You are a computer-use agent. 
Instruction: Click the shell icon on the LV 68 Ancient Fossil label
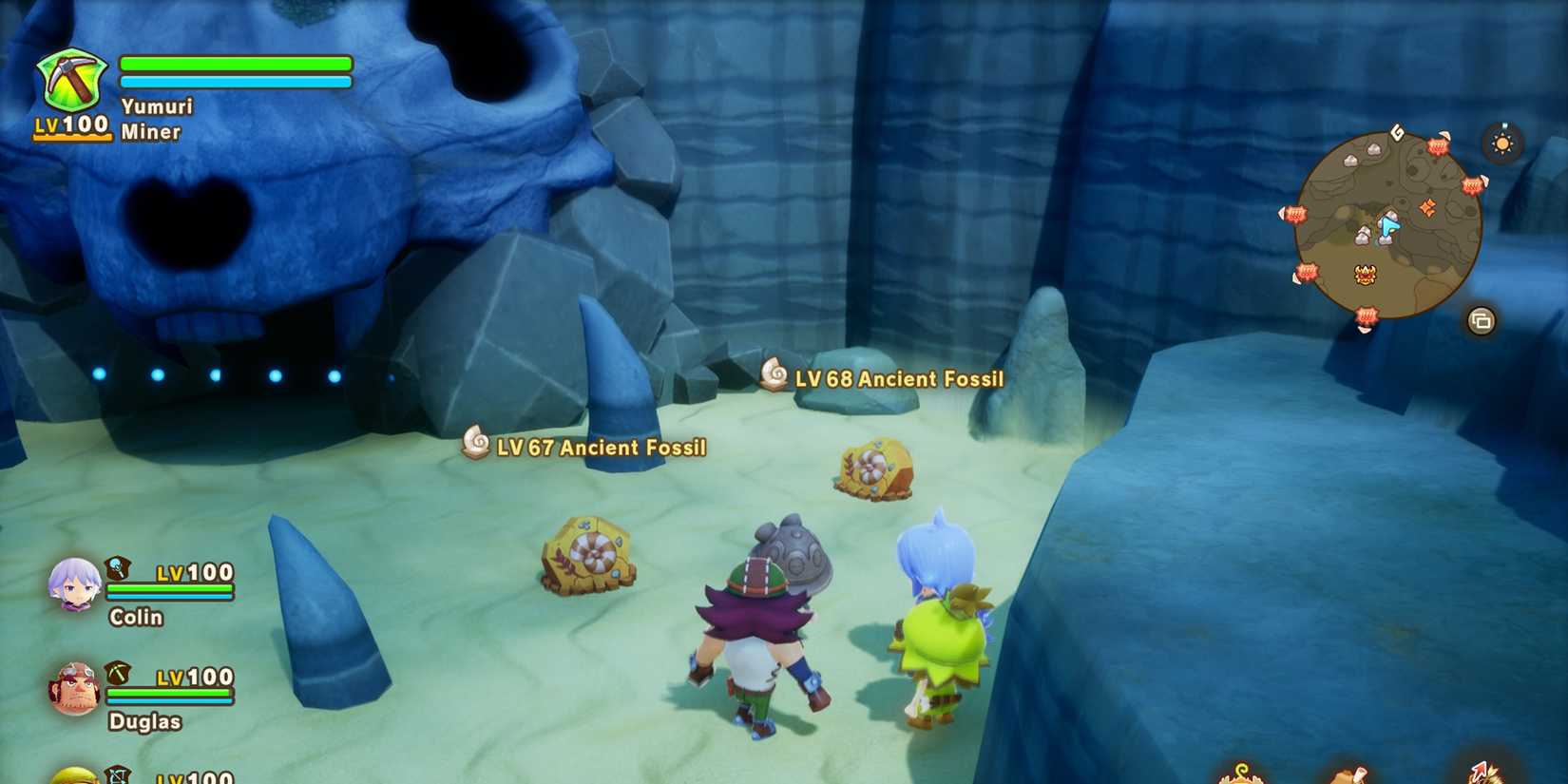tap(776, 376)
